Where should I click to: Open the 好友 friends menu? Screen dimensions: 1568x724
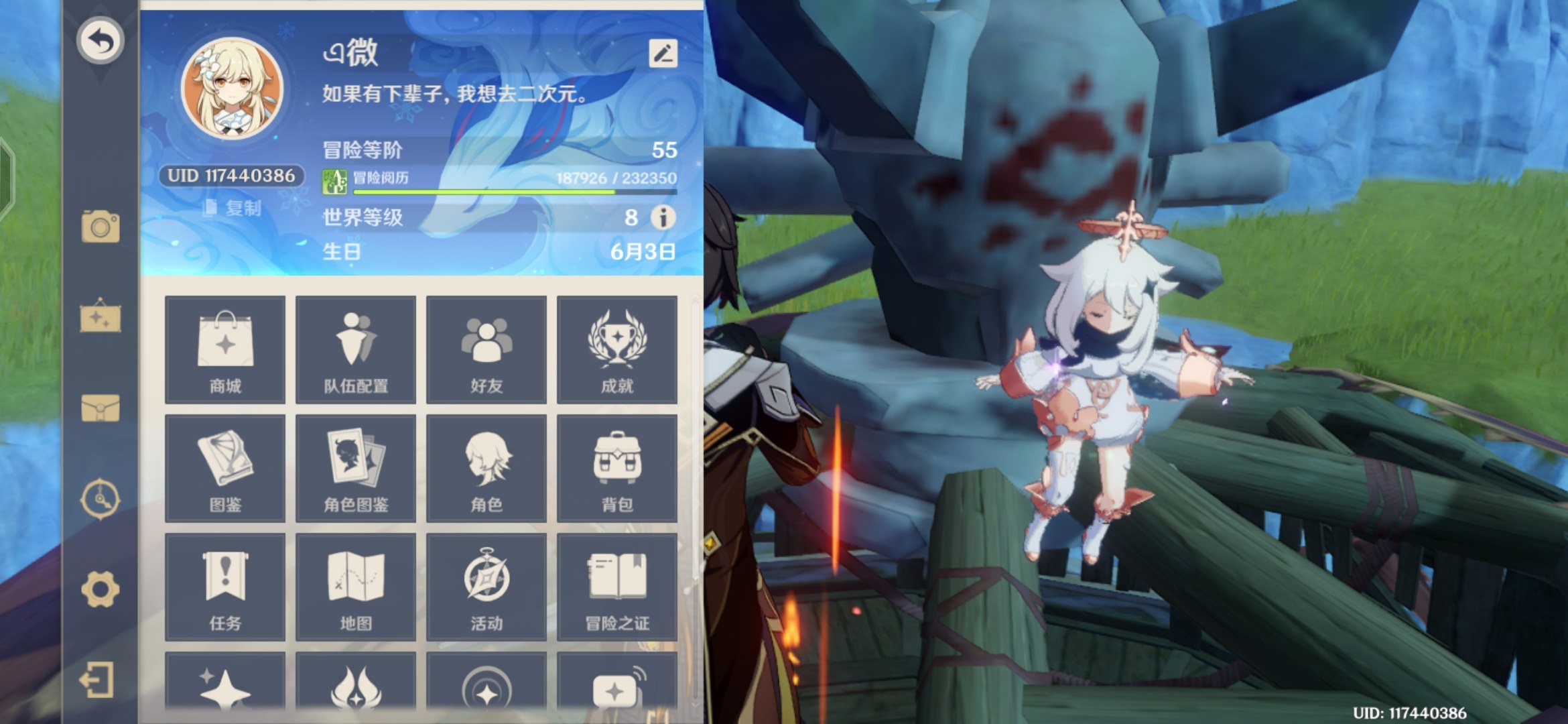486,350
